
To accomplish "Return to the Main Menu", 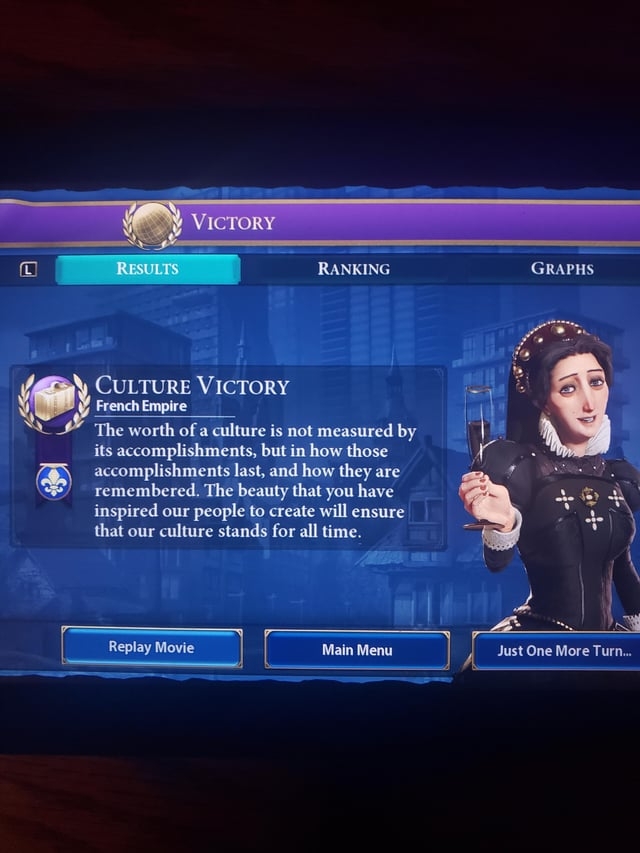I will click(357, 650).
